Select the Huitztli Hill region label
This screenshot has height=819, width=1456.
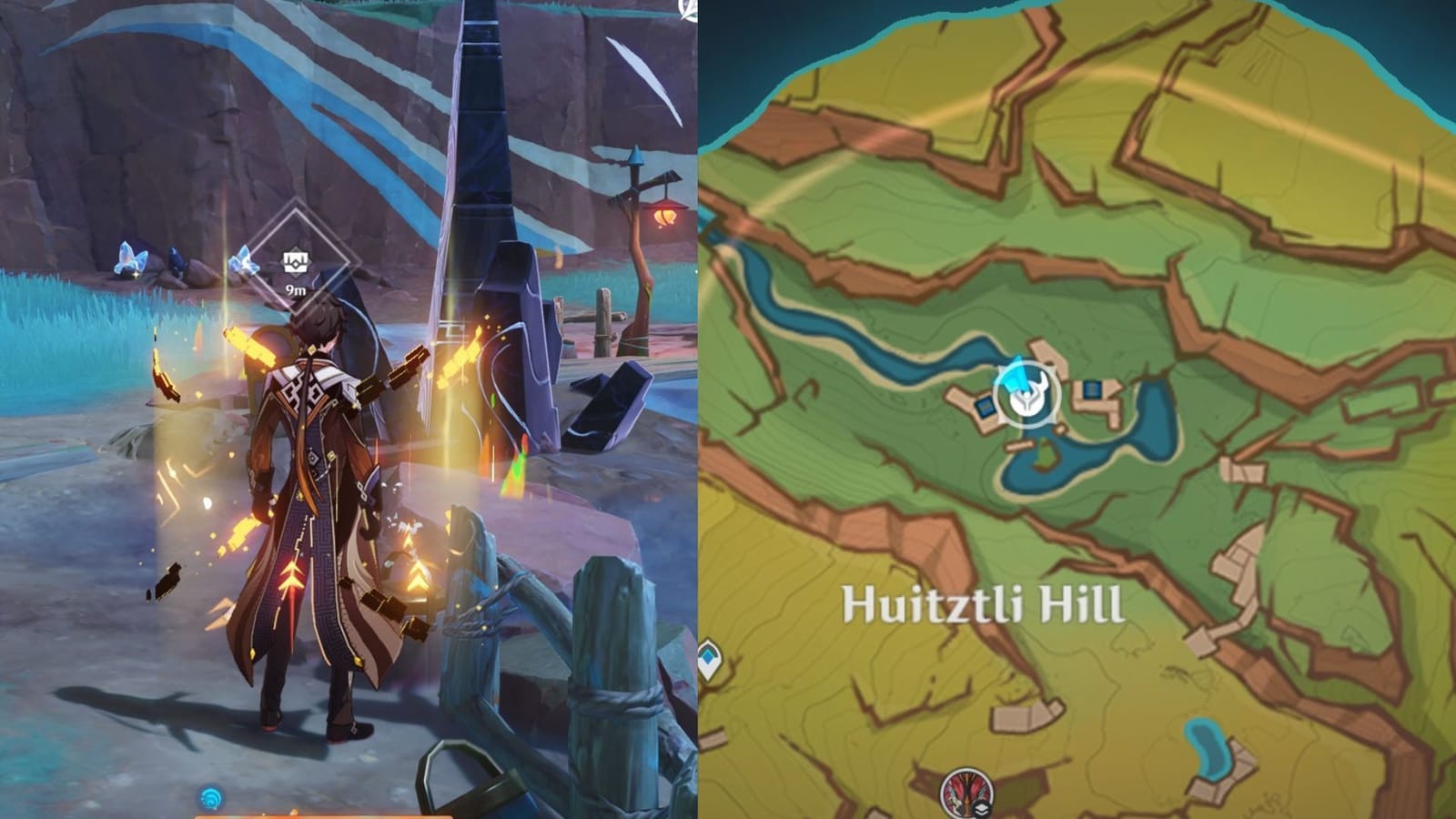[x=983, y=602]
